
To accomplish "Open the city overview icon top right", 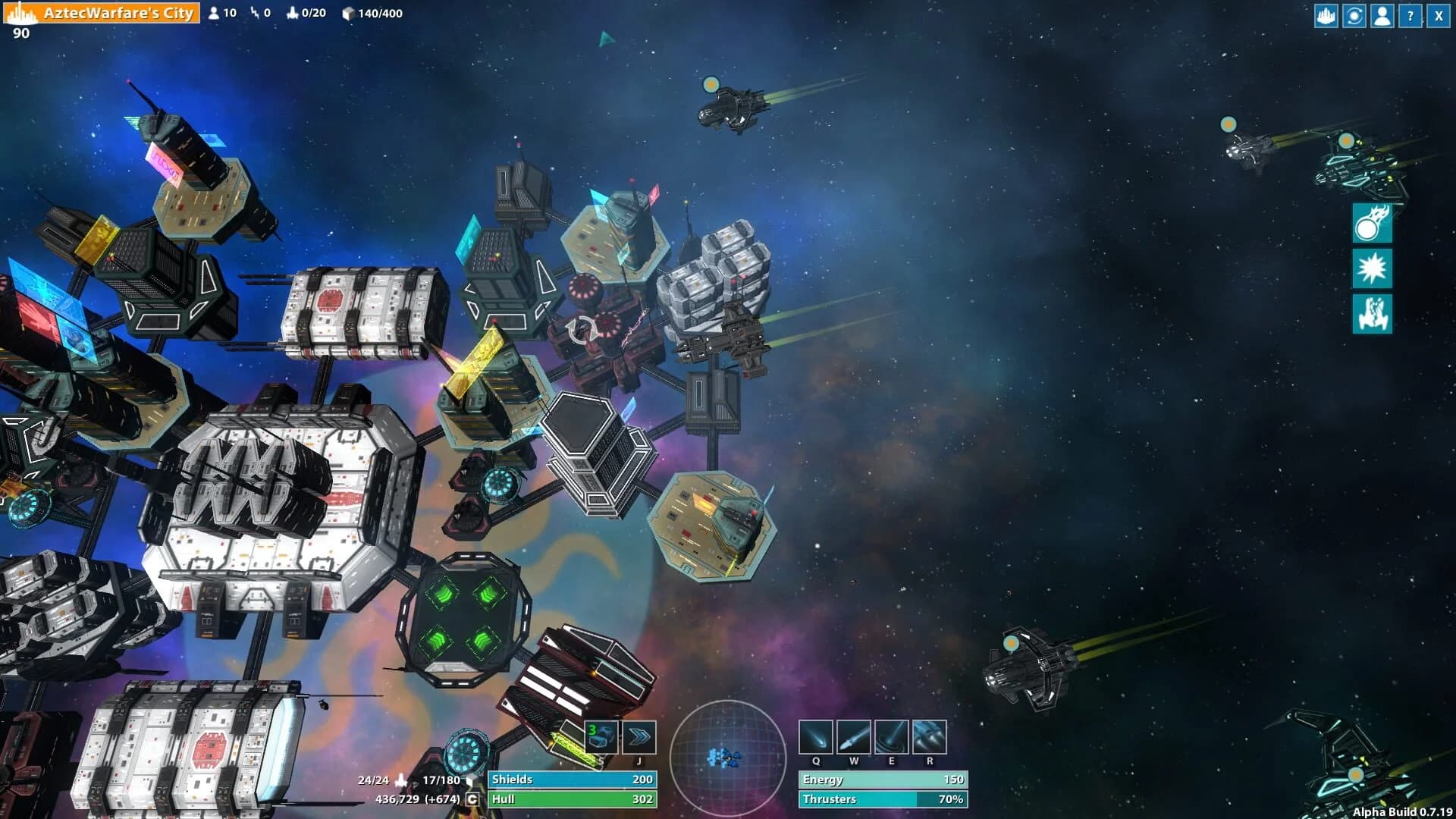I will point(1326,15).
